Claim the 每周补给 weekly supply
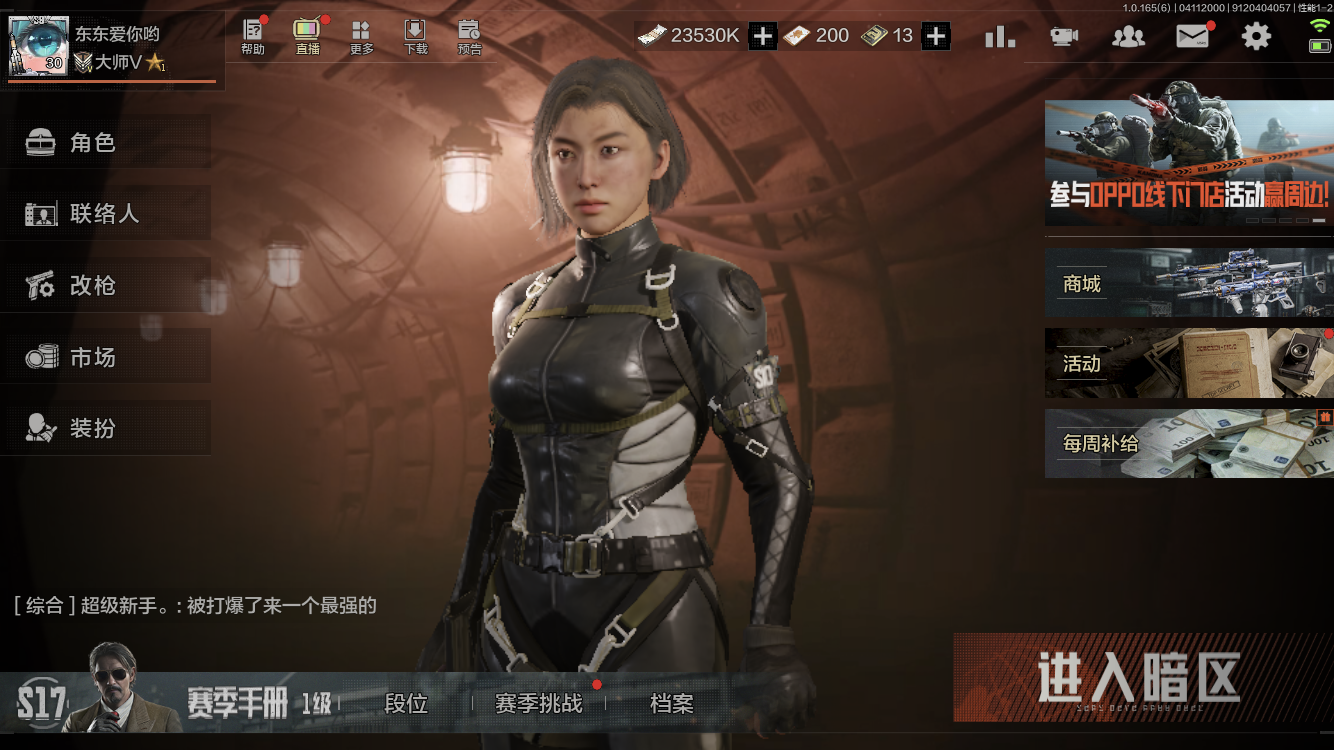Viewport: 1334px width, 750px height. tap(1188, 443)
